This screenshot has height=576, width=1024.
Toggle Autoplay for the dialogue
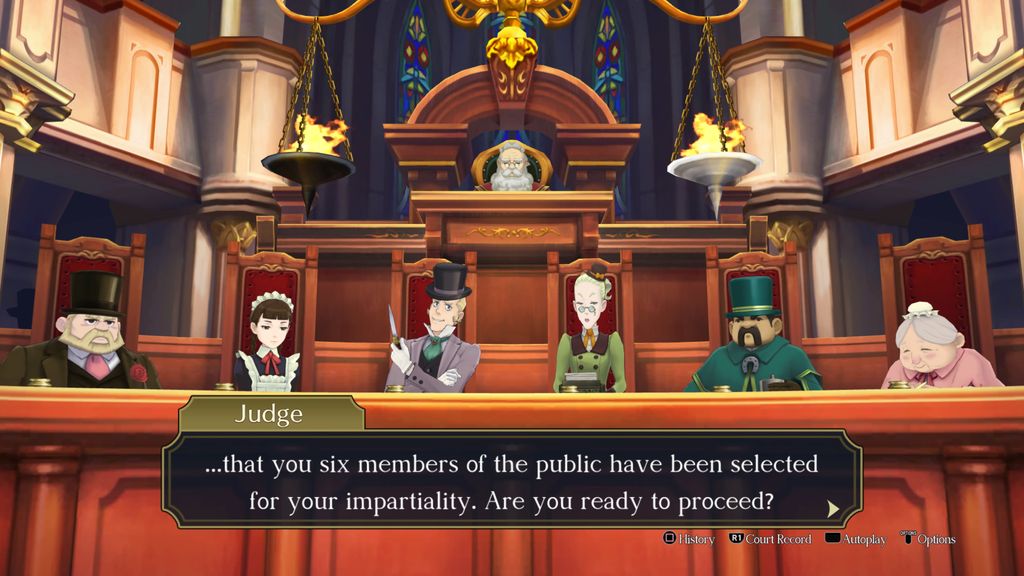pos(856,539)
